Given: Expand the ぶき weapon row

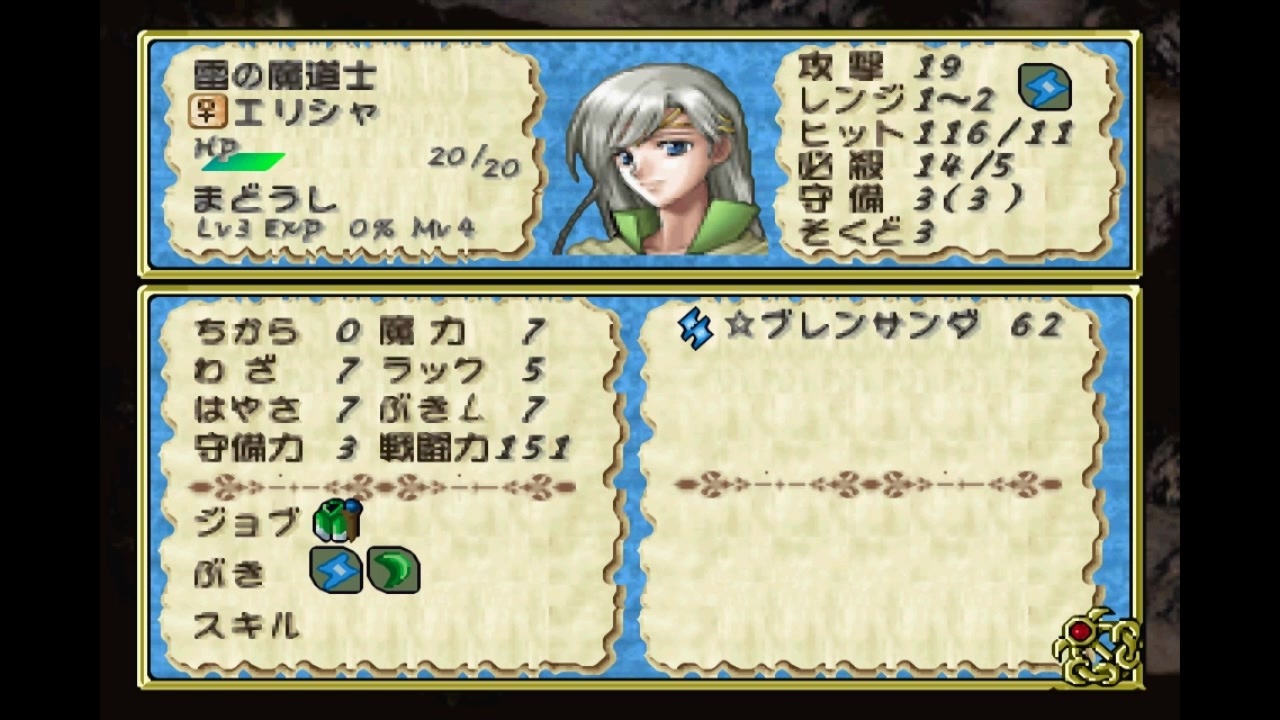Looking at the screenshot, I should click(x=232, y=572).
